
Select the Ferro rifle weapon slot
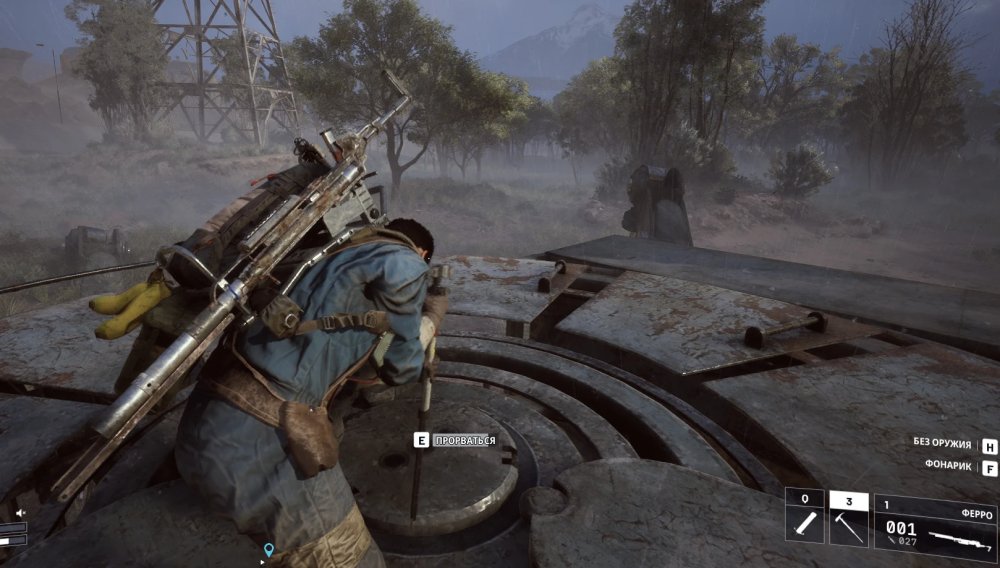point(935,522)
